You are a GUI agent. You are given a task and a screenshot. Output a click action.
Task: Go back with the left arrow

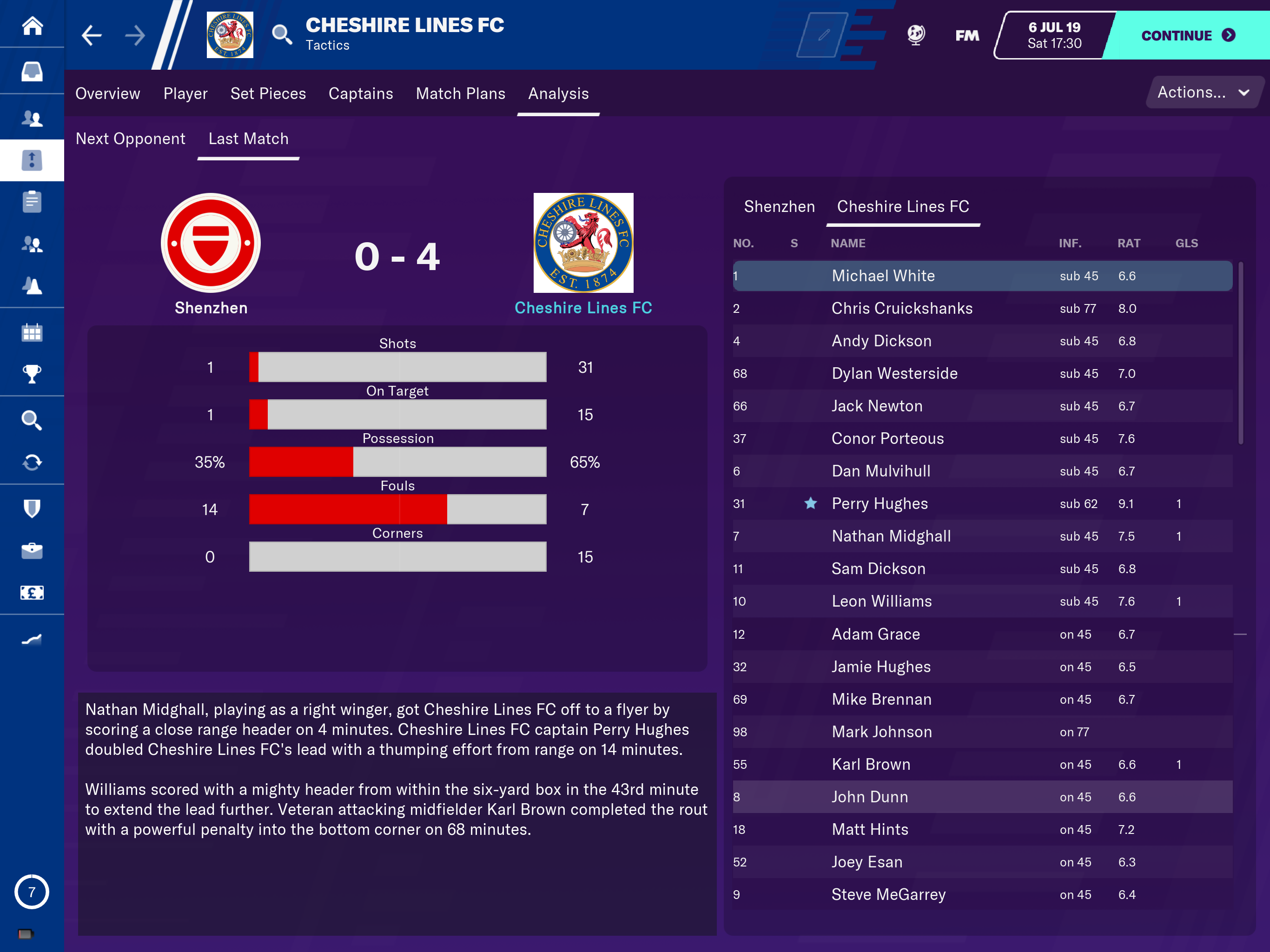tap(91, 36)
